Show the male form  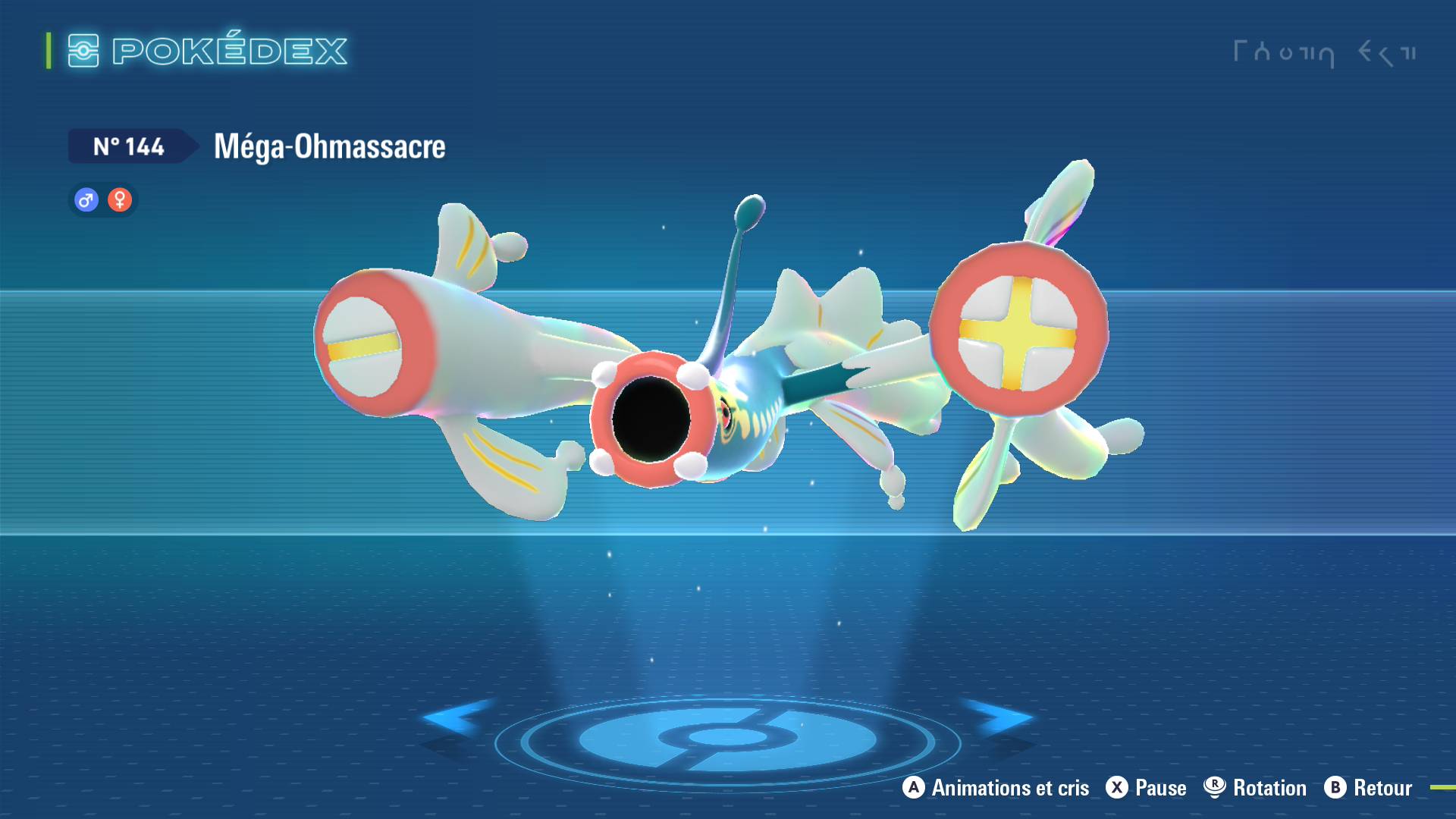[86, 200]
